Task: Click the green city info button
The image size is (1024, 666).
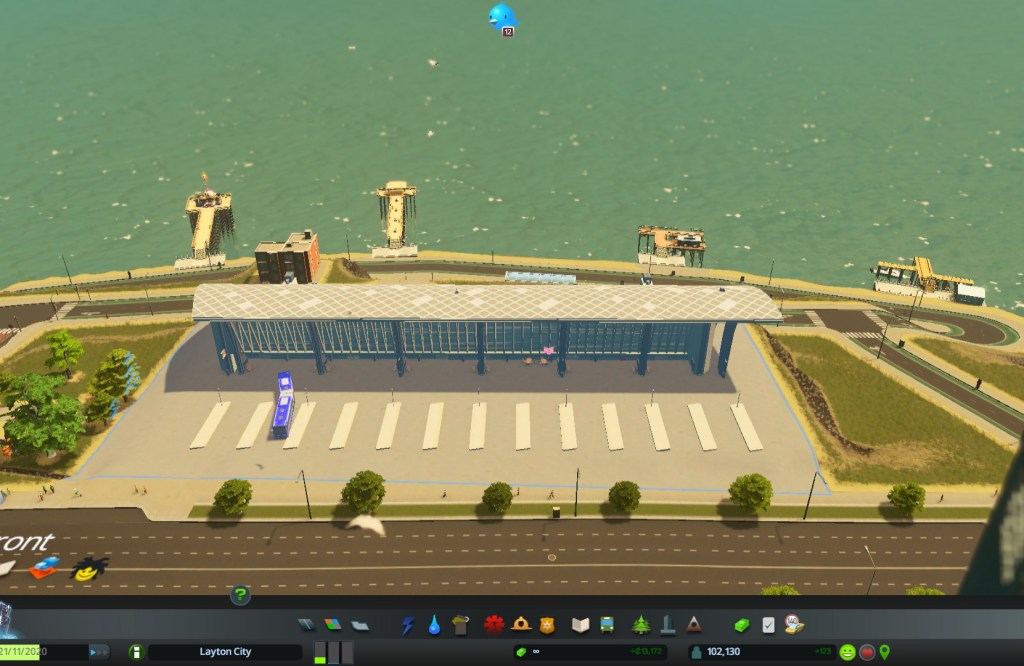Action: tap(137, 652)
